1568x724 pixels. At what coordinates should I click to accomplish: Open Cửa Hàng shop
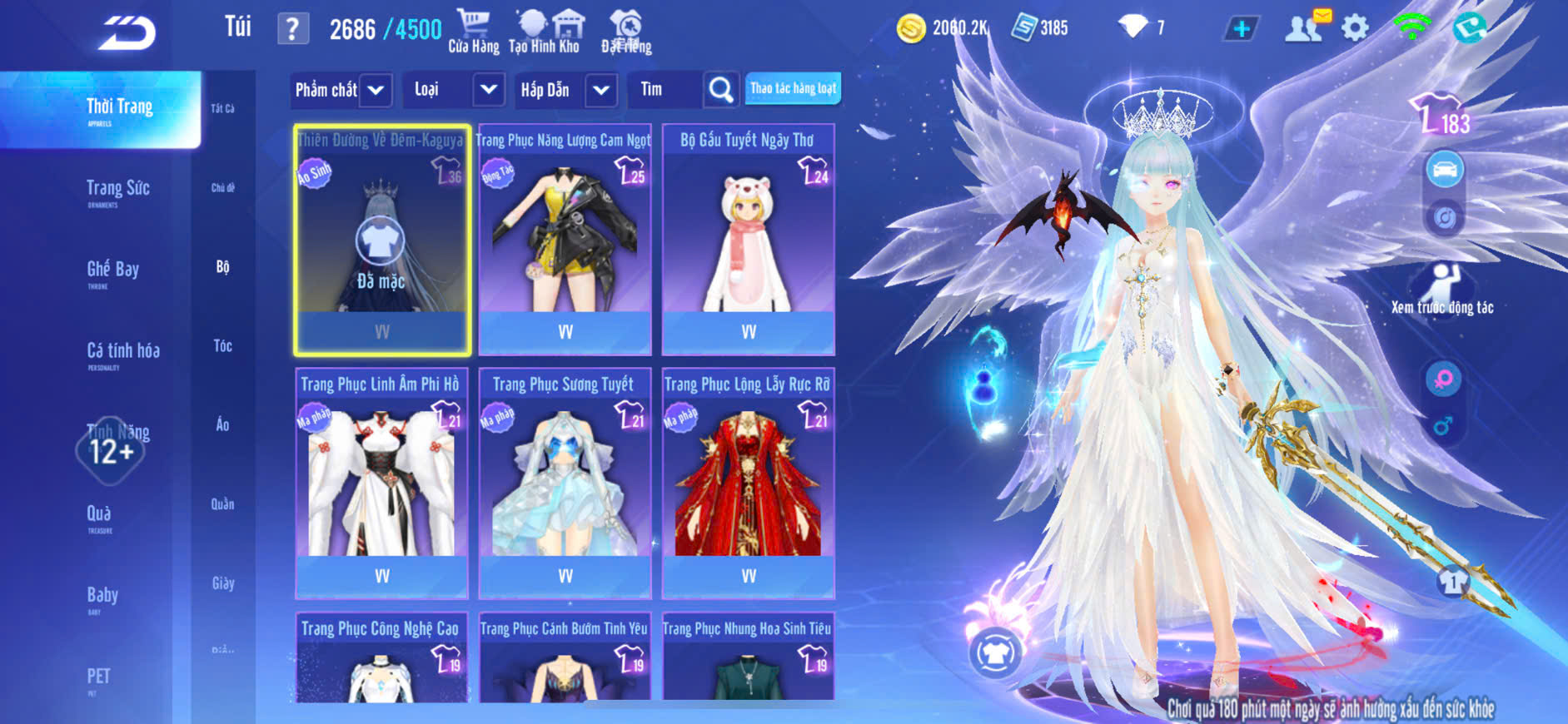(x=474, y=32)
